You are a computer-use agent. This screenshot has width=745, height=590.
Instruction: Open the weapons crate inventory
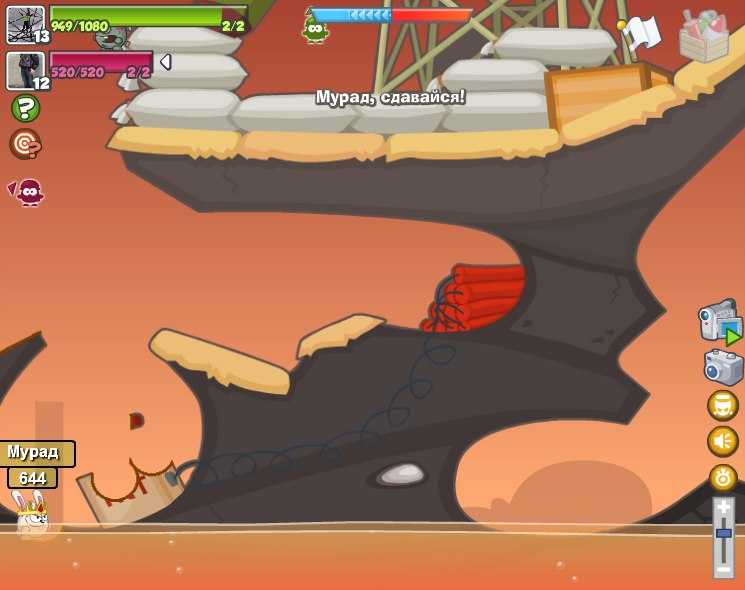pyautogui.click(x=704, y=37)
